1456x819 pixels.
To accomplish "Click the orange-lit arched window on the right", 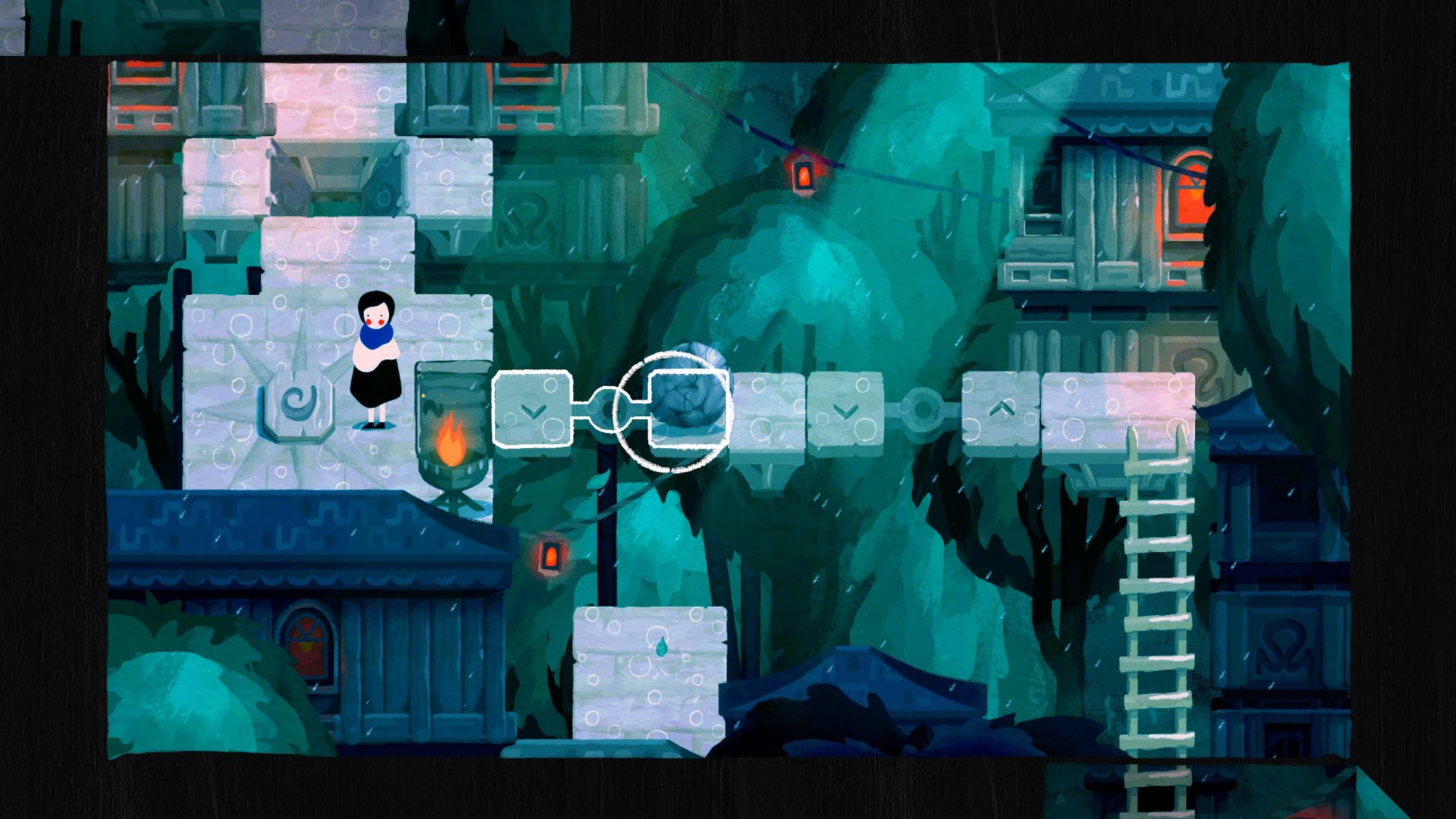I will coord(1191,192).
